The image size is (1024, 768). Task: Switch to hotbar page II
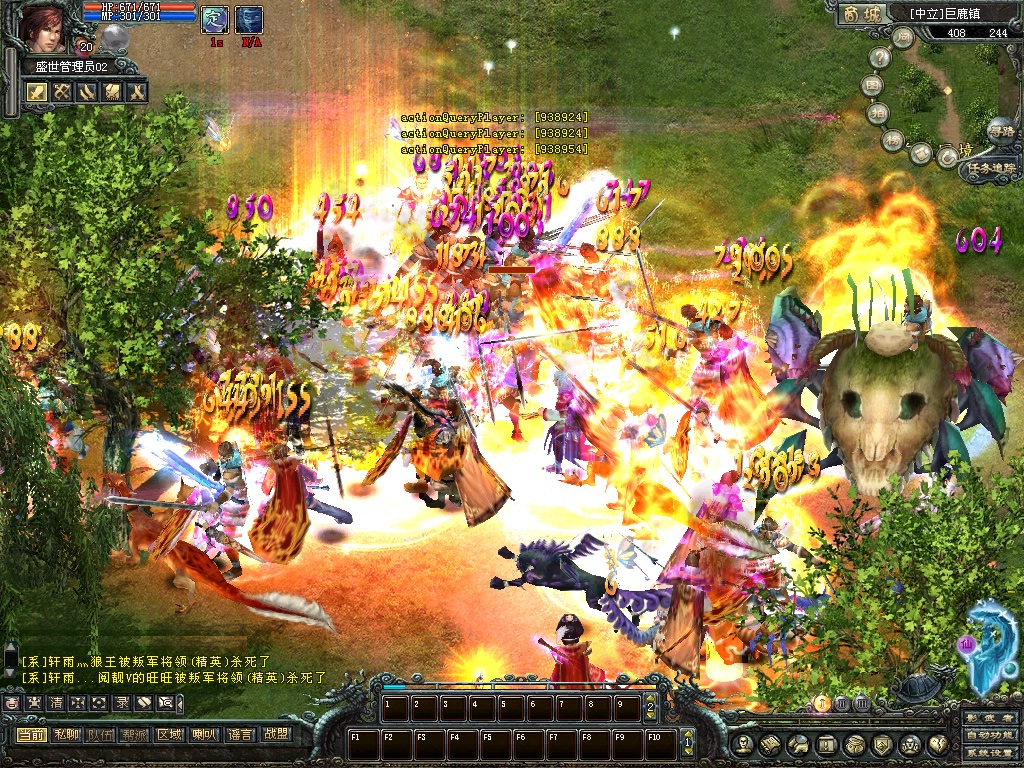[841, 704]
